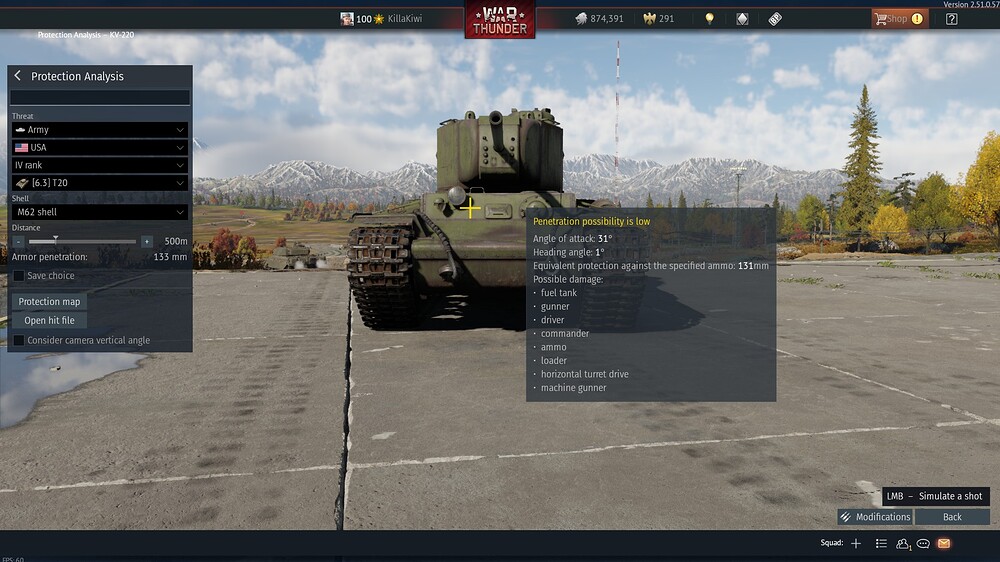Open the Modifications window
This screenshot has width=1000, height=562.
[x=875, y=517]
